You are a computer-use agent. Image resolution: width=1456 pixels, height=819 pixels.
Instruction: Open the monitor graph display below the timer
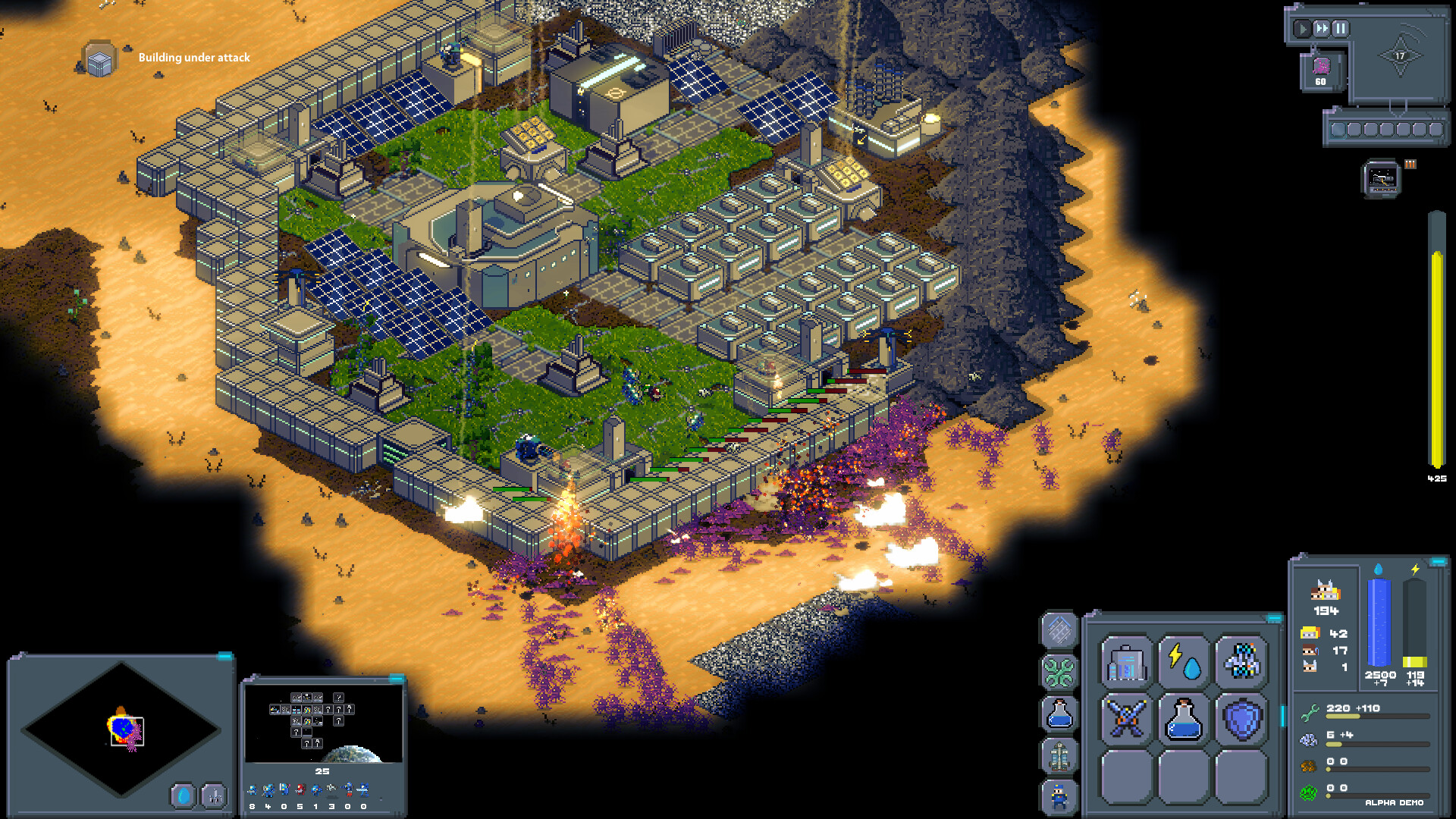tap(1382, 179)
